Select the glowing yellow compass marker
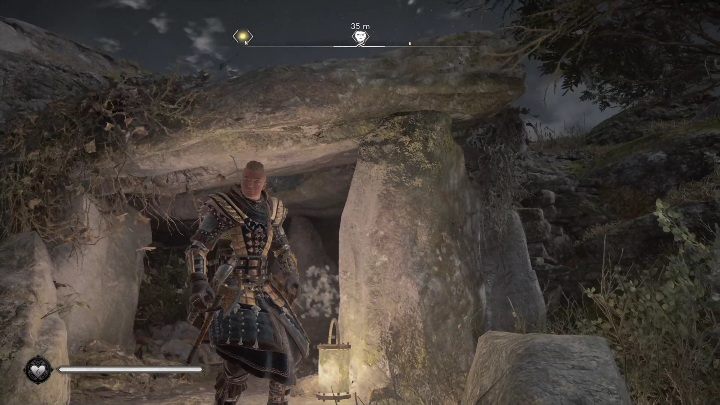720x405 pixels. (x=242, y=36)
